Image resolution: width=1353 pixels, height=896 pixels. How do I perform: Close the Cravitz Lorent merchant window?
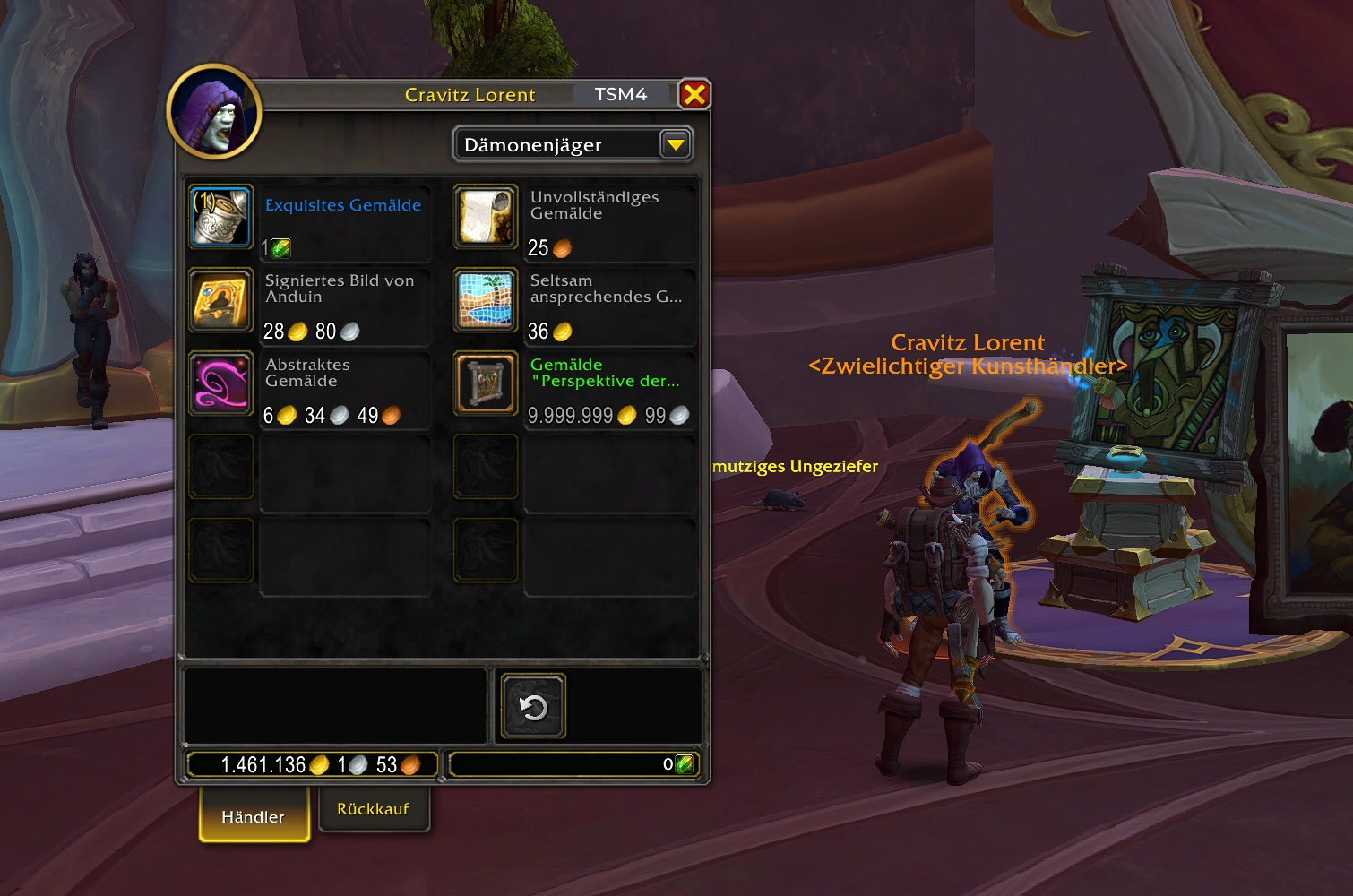[694, 94]
